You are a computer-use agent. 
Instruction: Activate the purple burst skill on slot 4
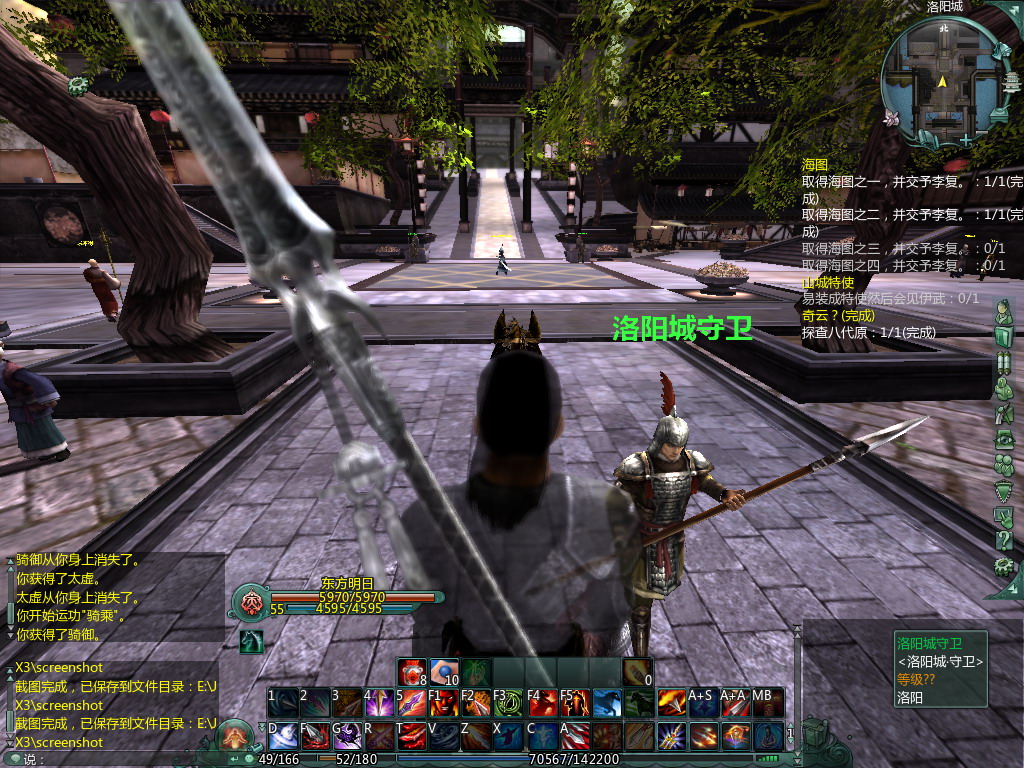(x=379, y=703)
